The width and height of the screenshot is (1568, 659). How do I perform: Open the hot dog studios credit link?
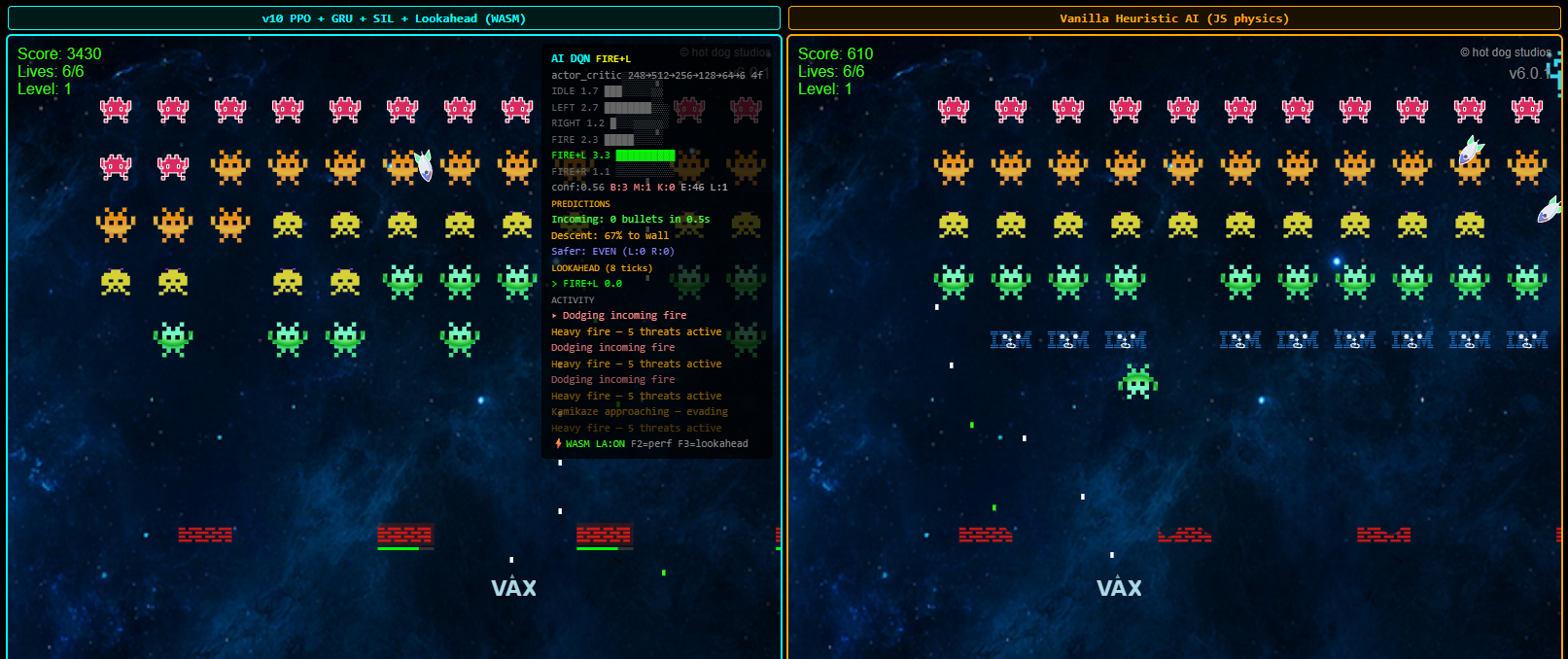click(x=1505, y=52)
